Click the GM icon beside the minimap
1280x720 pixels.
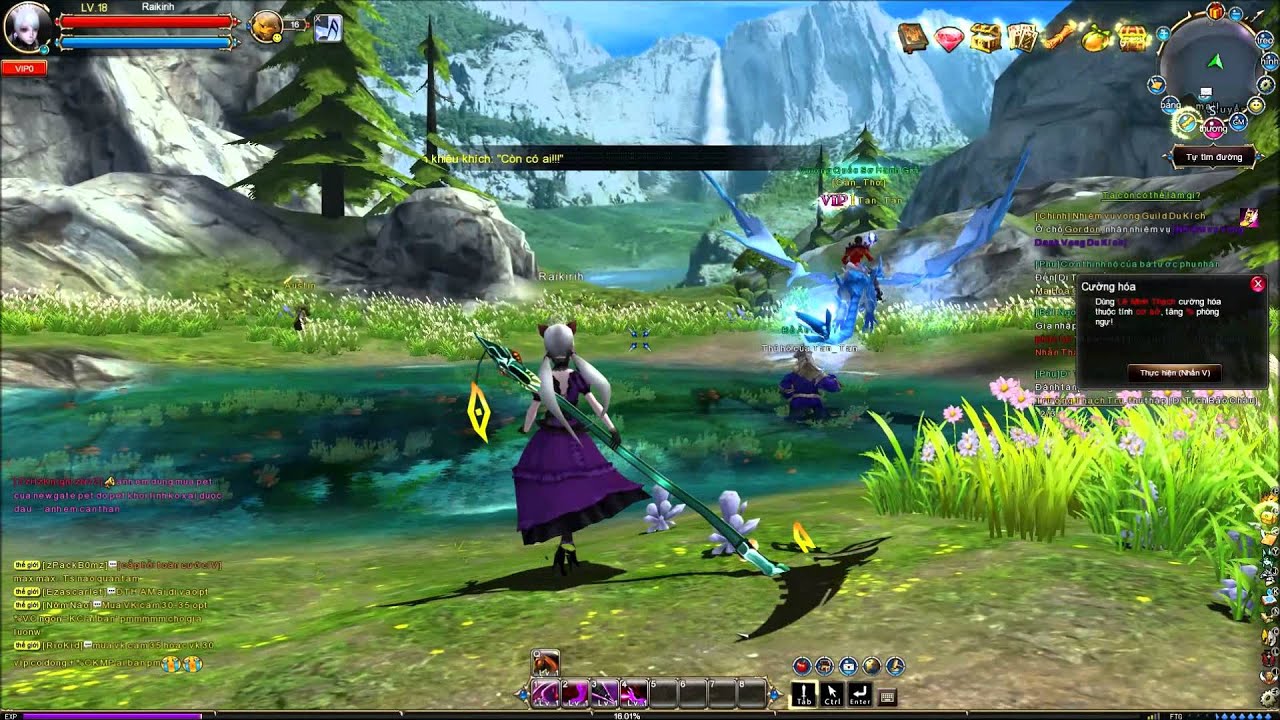pyautogui.click(x=1238, y=122)
